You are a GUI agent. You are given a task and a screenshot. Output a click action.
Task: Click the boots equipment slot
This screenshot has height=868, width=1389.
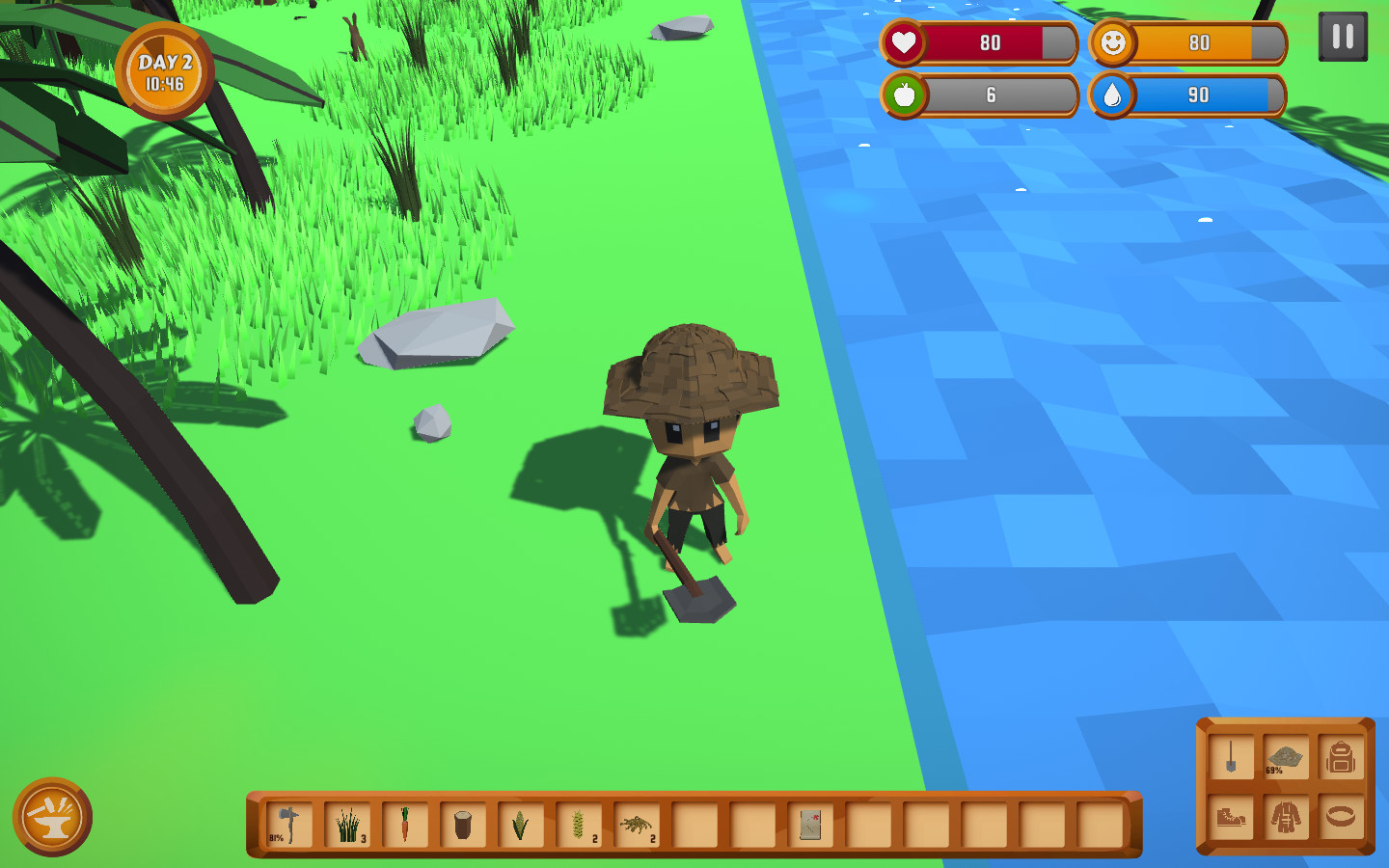pos(1234,817)
